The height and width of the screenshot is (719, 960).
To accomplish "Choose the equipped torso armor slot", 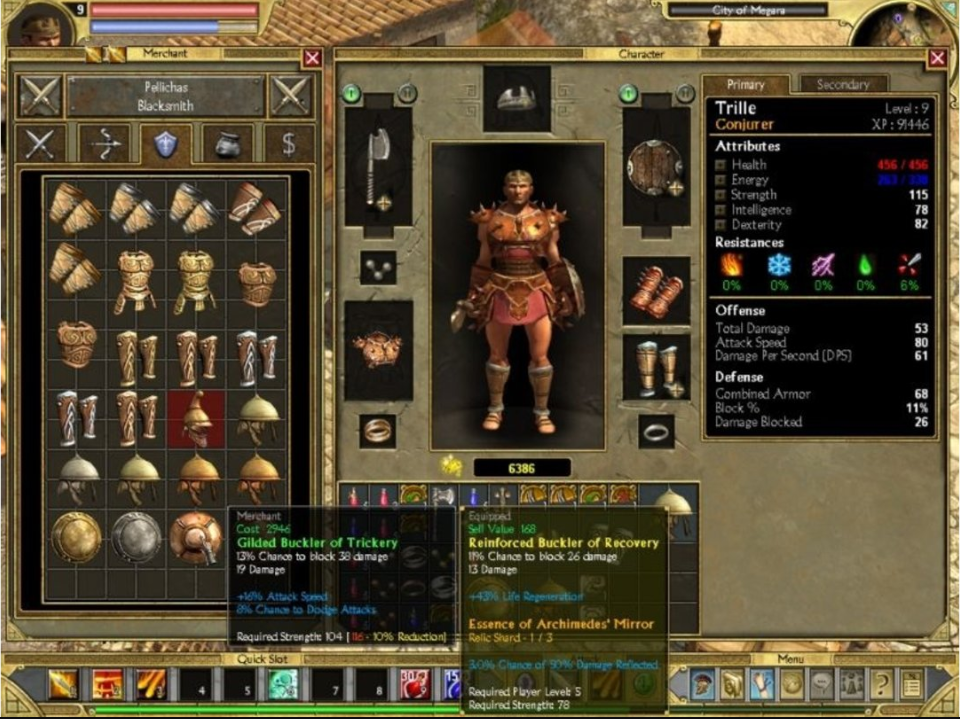I will (378, 350).
